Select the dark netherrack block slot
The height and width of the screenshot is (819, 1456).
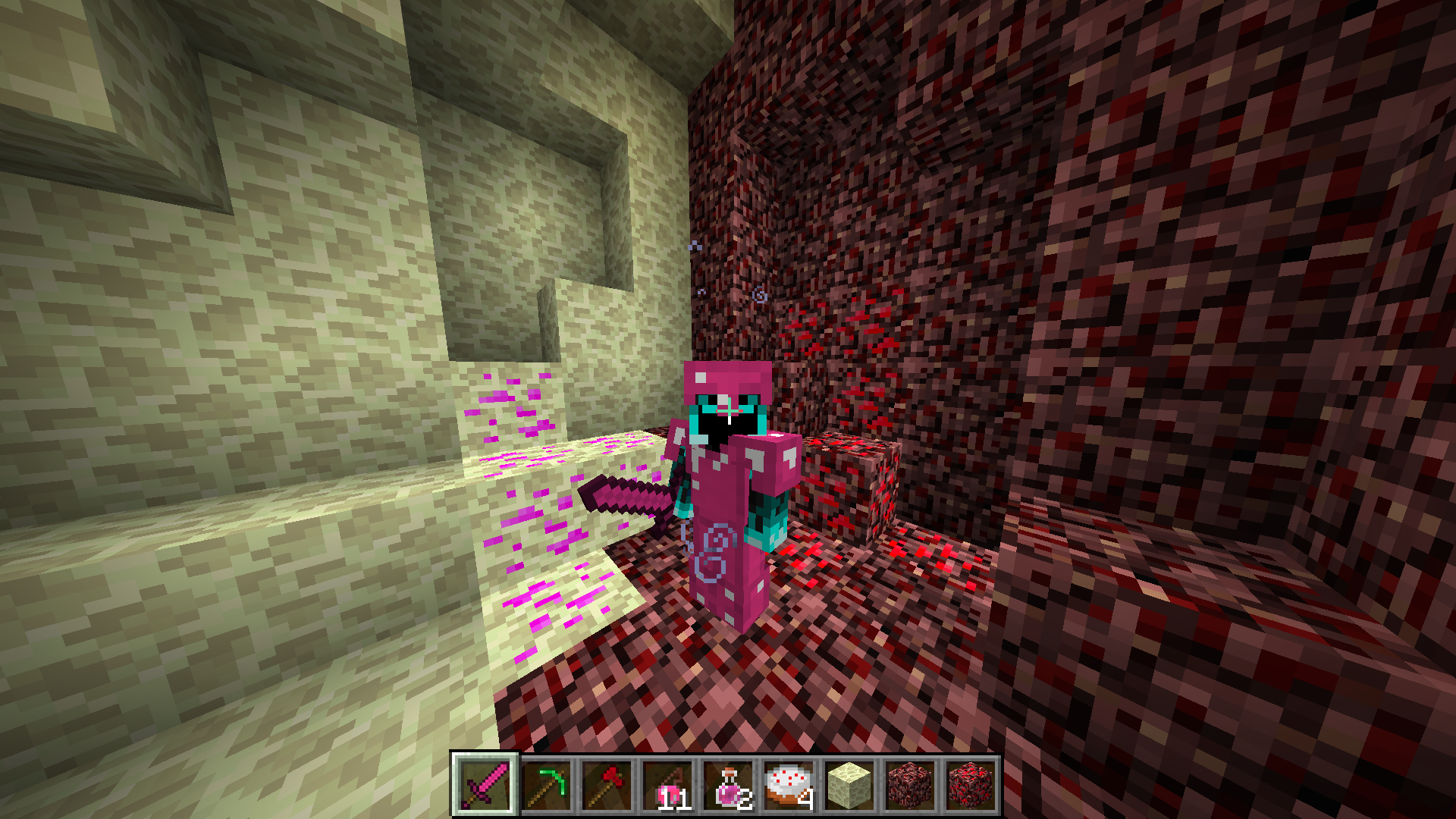pos(910,785)
